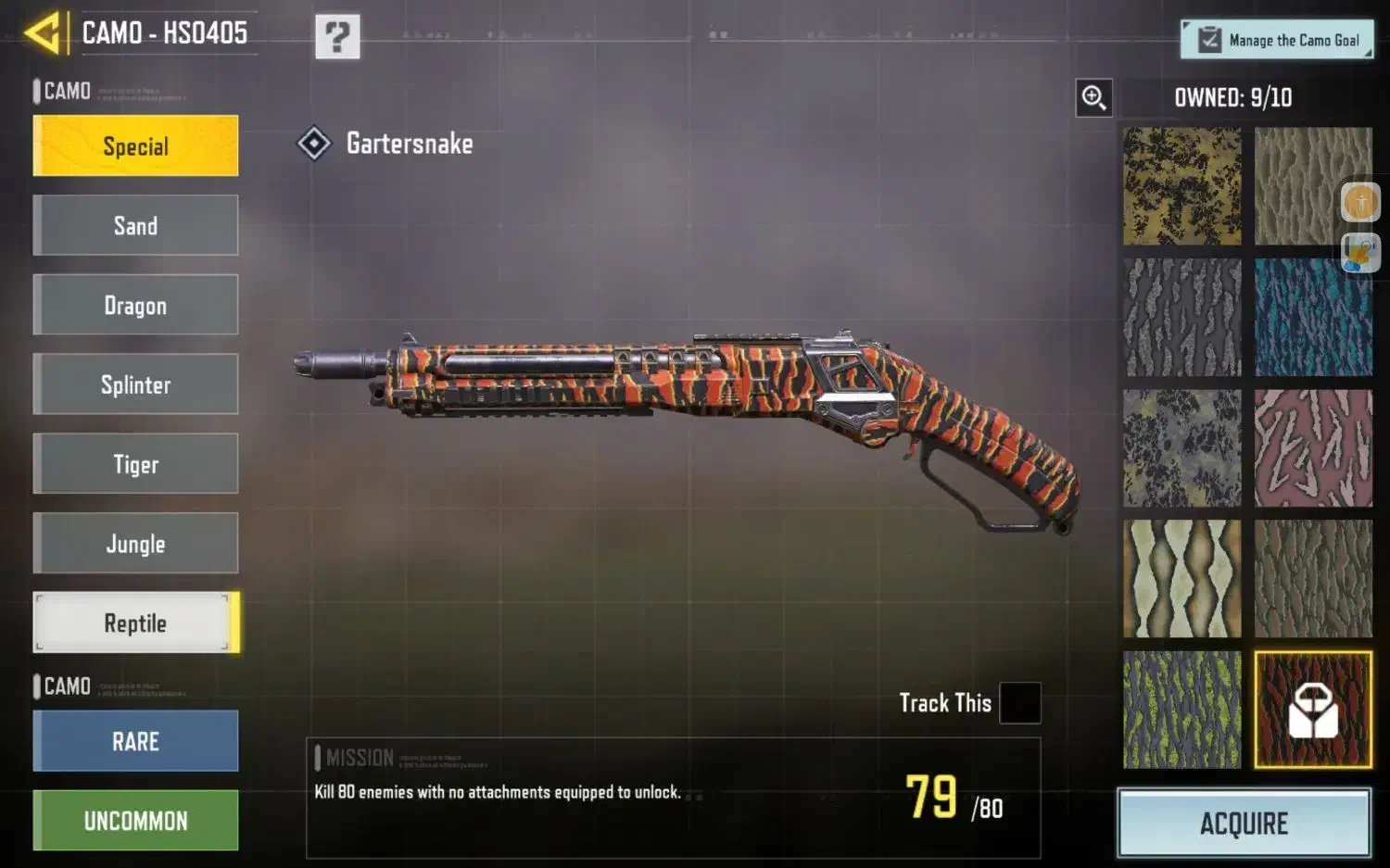Choose the Dragon camo category

(135, 305)
